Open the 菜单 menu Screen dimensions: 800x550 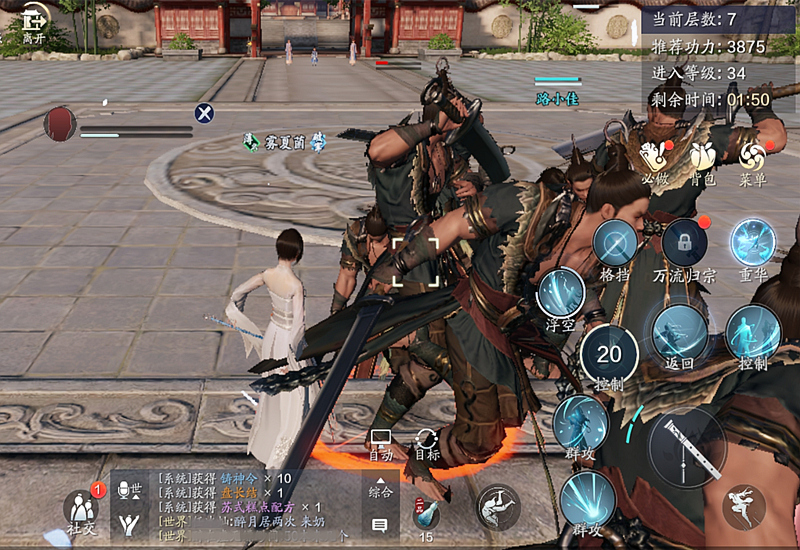point(752,159)
